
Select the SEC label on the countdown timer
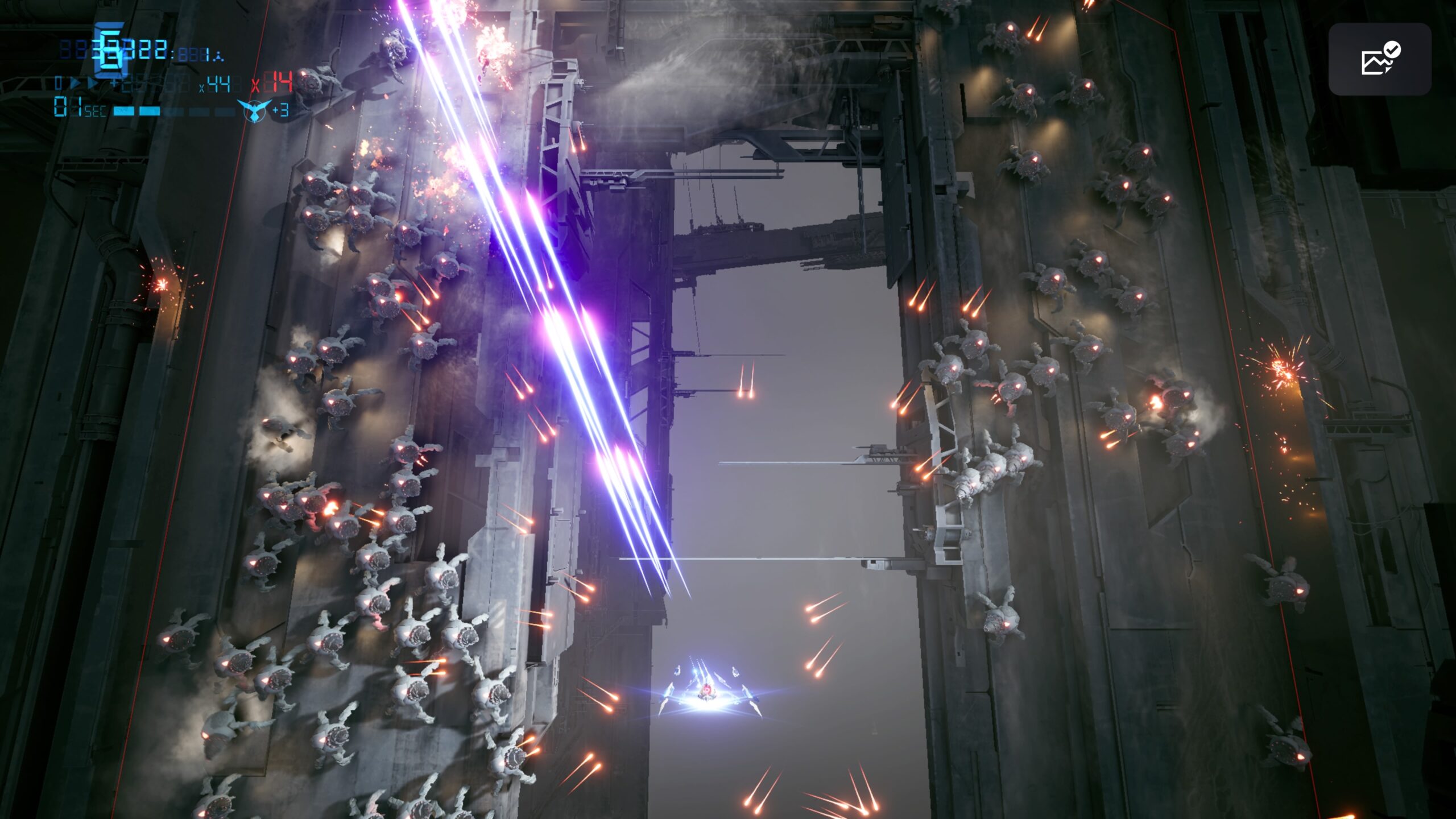coord(94,111)
